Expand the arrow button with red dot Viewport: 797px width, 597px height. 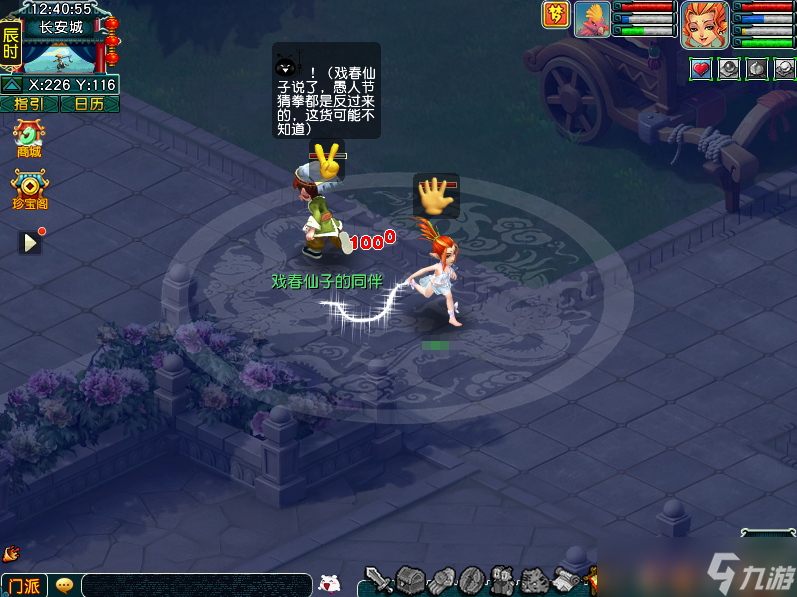pos(31,242)
